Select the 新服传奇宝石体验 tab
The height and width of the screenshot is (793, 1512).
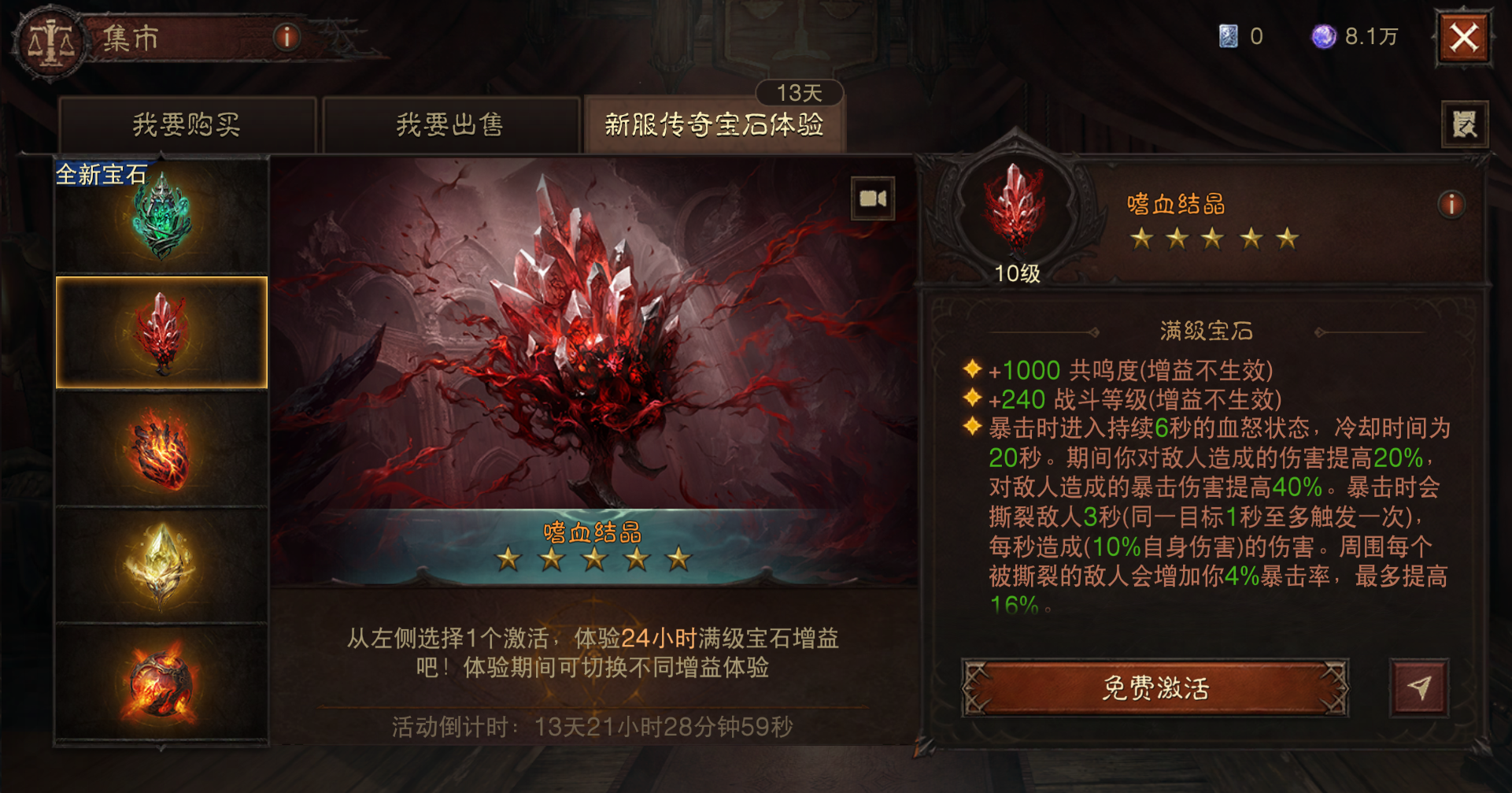(x=714, y=124)
